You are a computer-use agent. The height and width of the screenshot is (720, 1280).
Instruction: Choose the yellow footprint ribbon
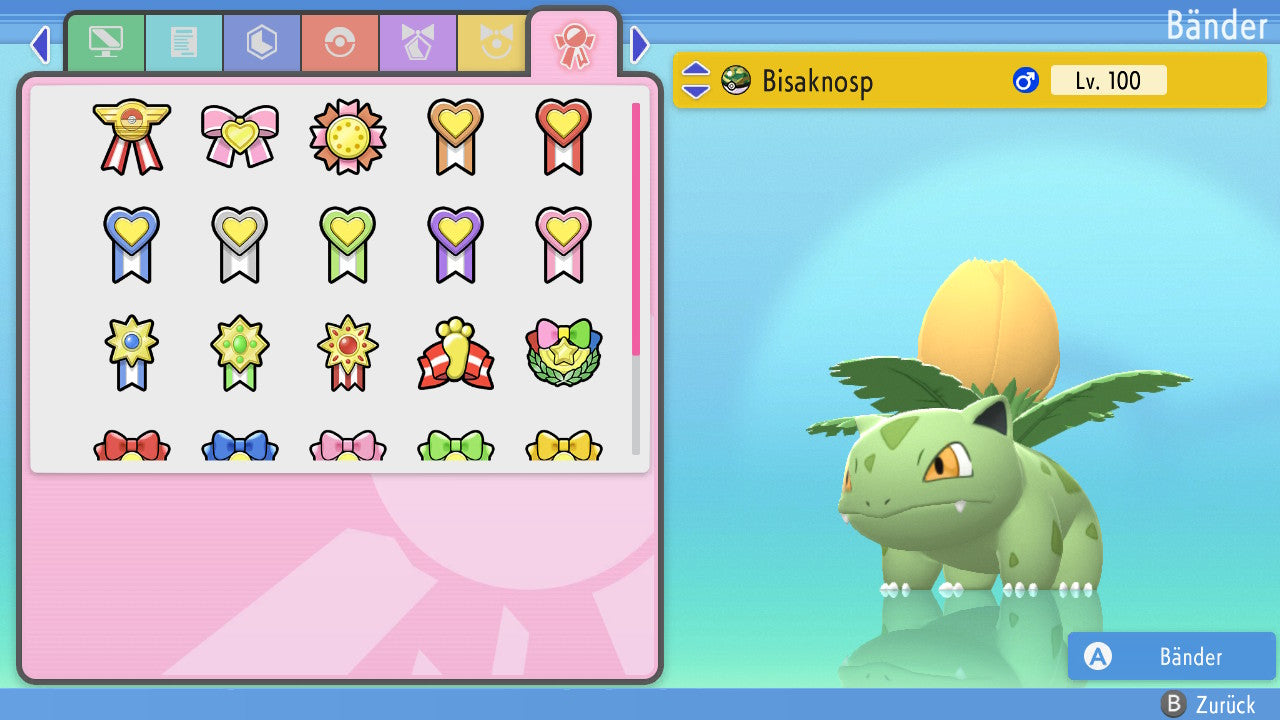(456, 354)
